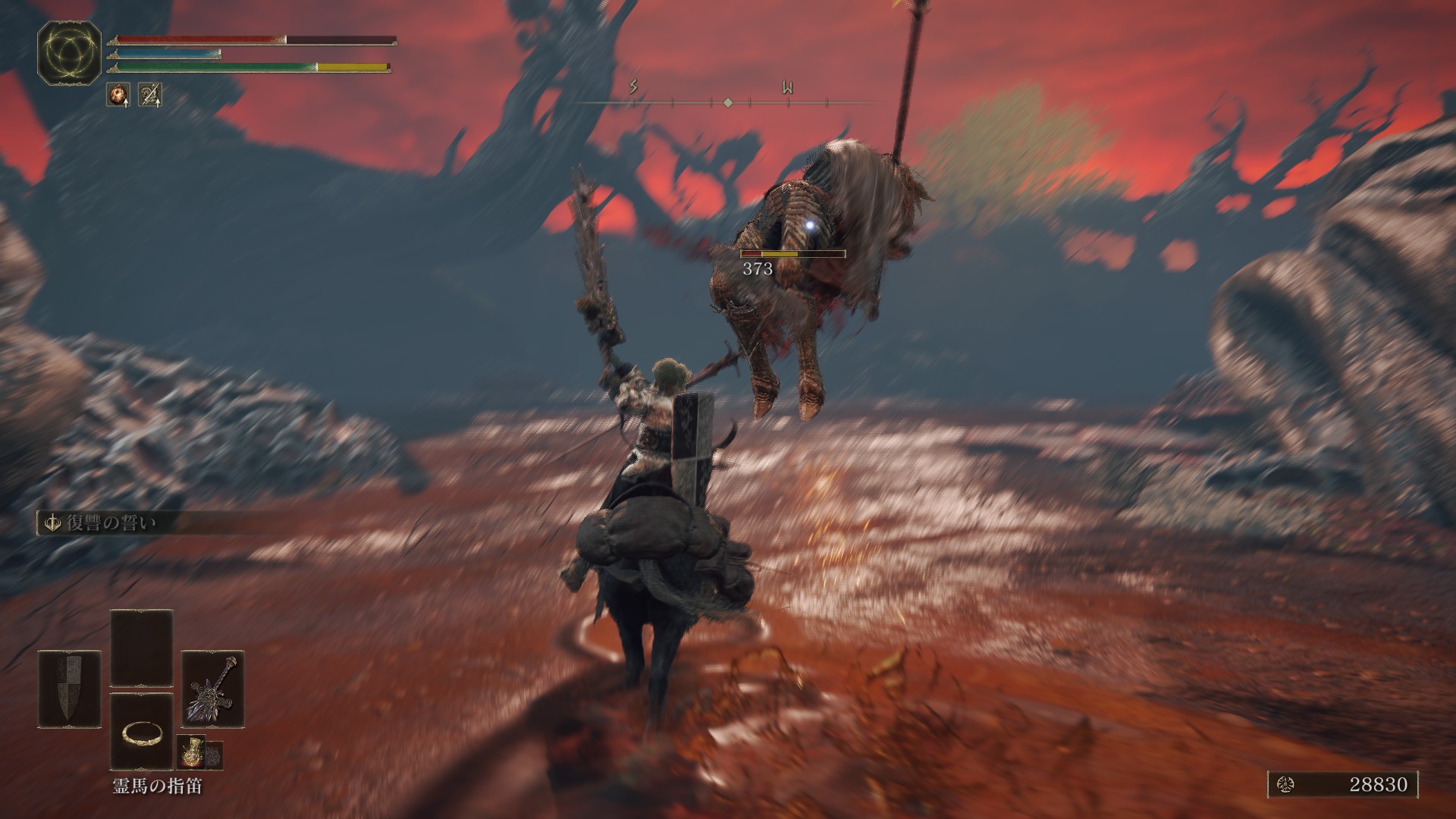Select the golden flask pouch item
The height and width of the screenshot is (819, 1456).
click(190, 751)
